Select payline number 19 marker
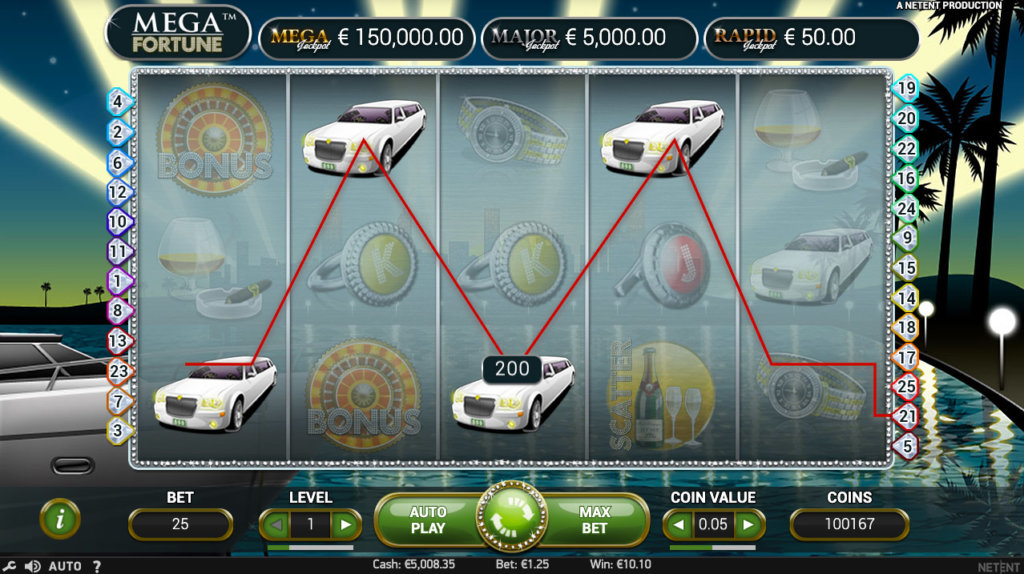The height and width of the screenshot is (574, 1024). click(x=906, y=88)
